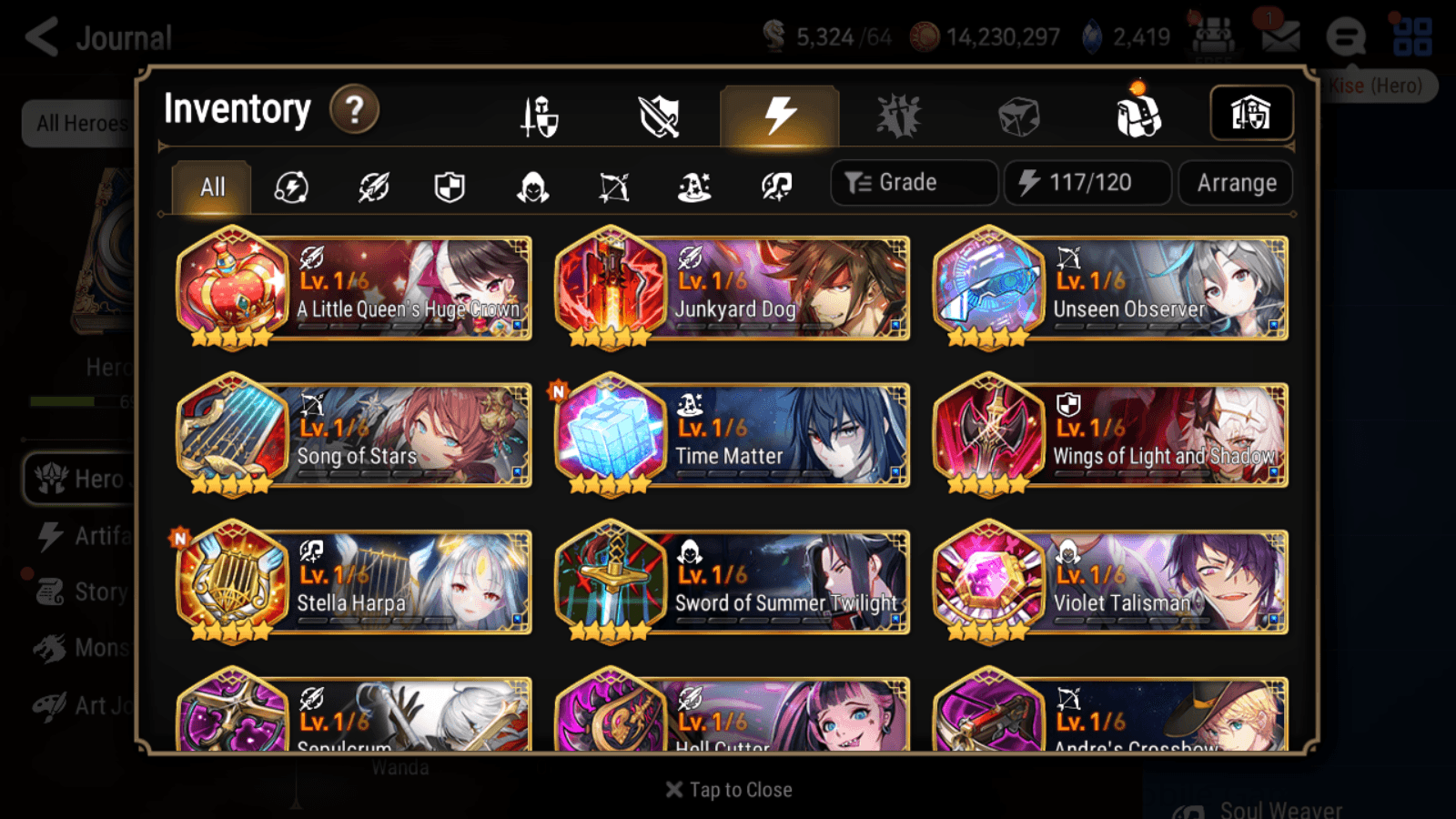Open the chat bubble window
This screenshot has width=1456, height=819.
pos(1345,38)
